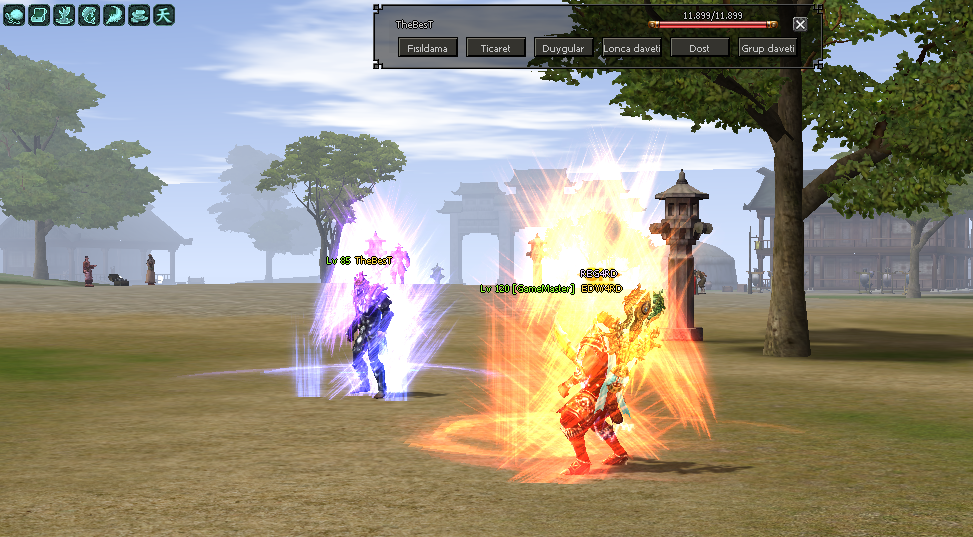Viewport: 973px width, 537px height.
Task: Send a guild invite with Lonca daveti
Action: [x=632, y=47]
